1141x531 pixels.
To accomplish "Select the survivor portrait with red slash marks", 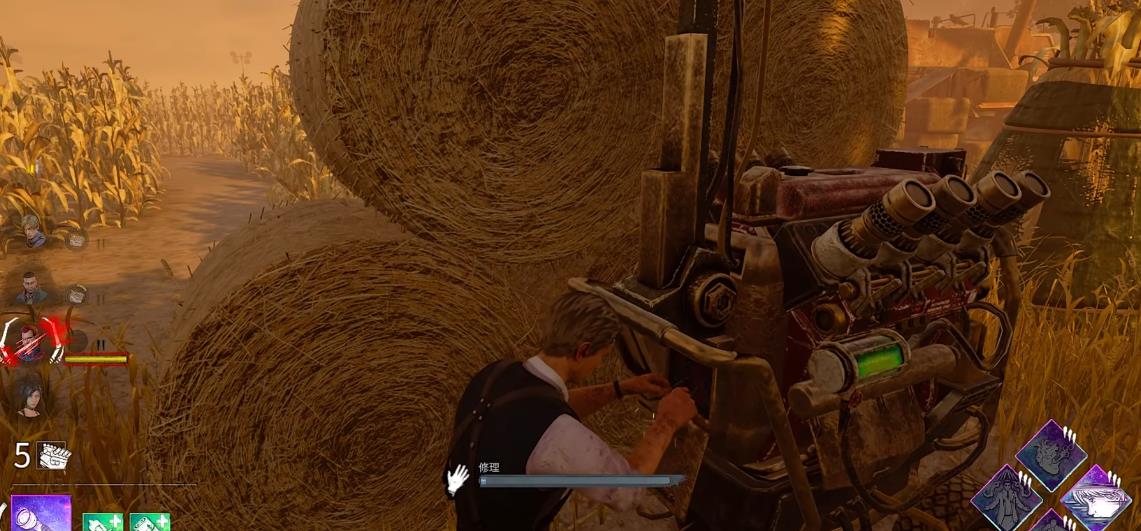I will [x=30, y=342].
